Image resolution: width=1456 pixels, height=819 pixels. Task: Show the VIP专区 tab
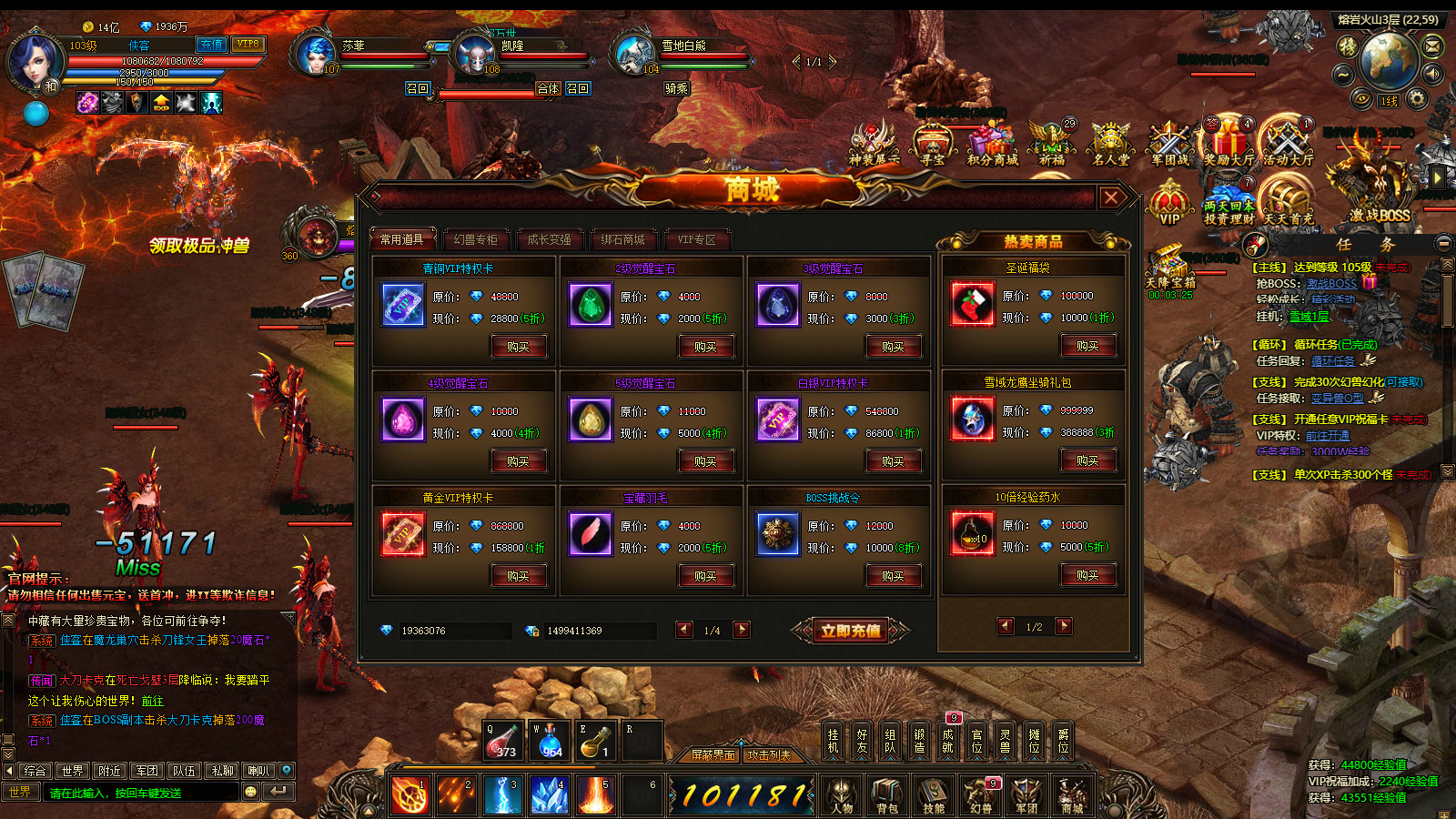click(x=697, y=239)
